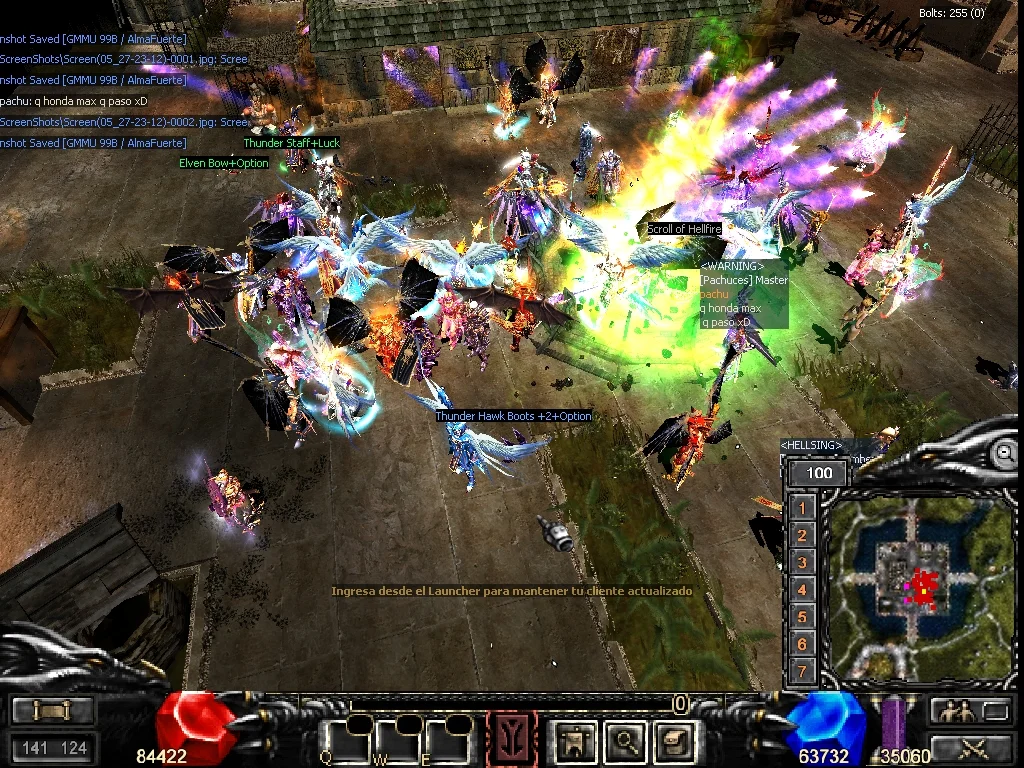Screen dimensions: 1024x768
Task: Select the Q potion hotkey slot
Action: pyautogui.click(x=348, y=740)
